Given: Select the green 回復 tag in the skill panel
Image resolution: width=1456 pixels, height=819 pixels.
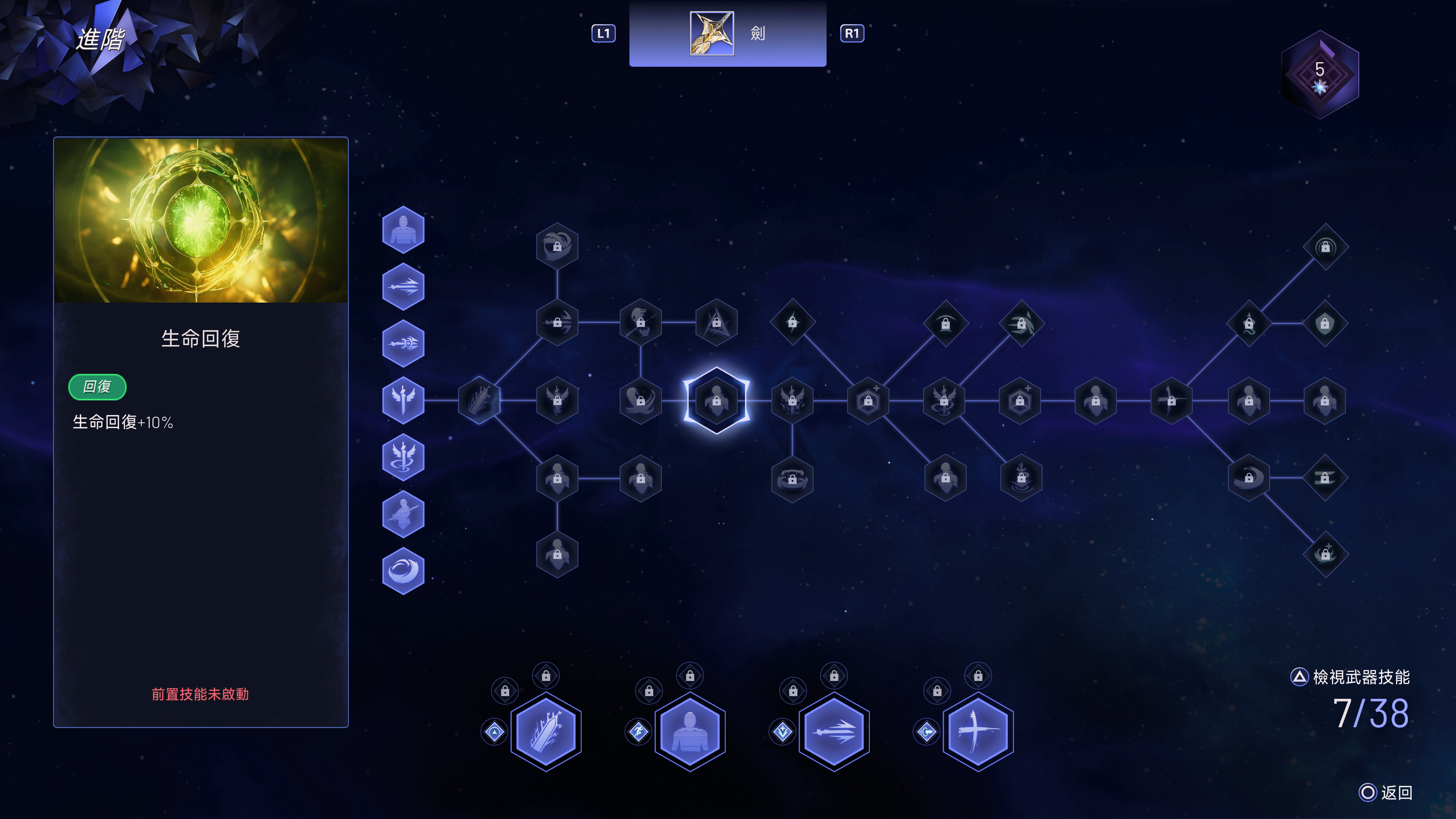Looking at the screenshot, I should (x=97, y=387).
